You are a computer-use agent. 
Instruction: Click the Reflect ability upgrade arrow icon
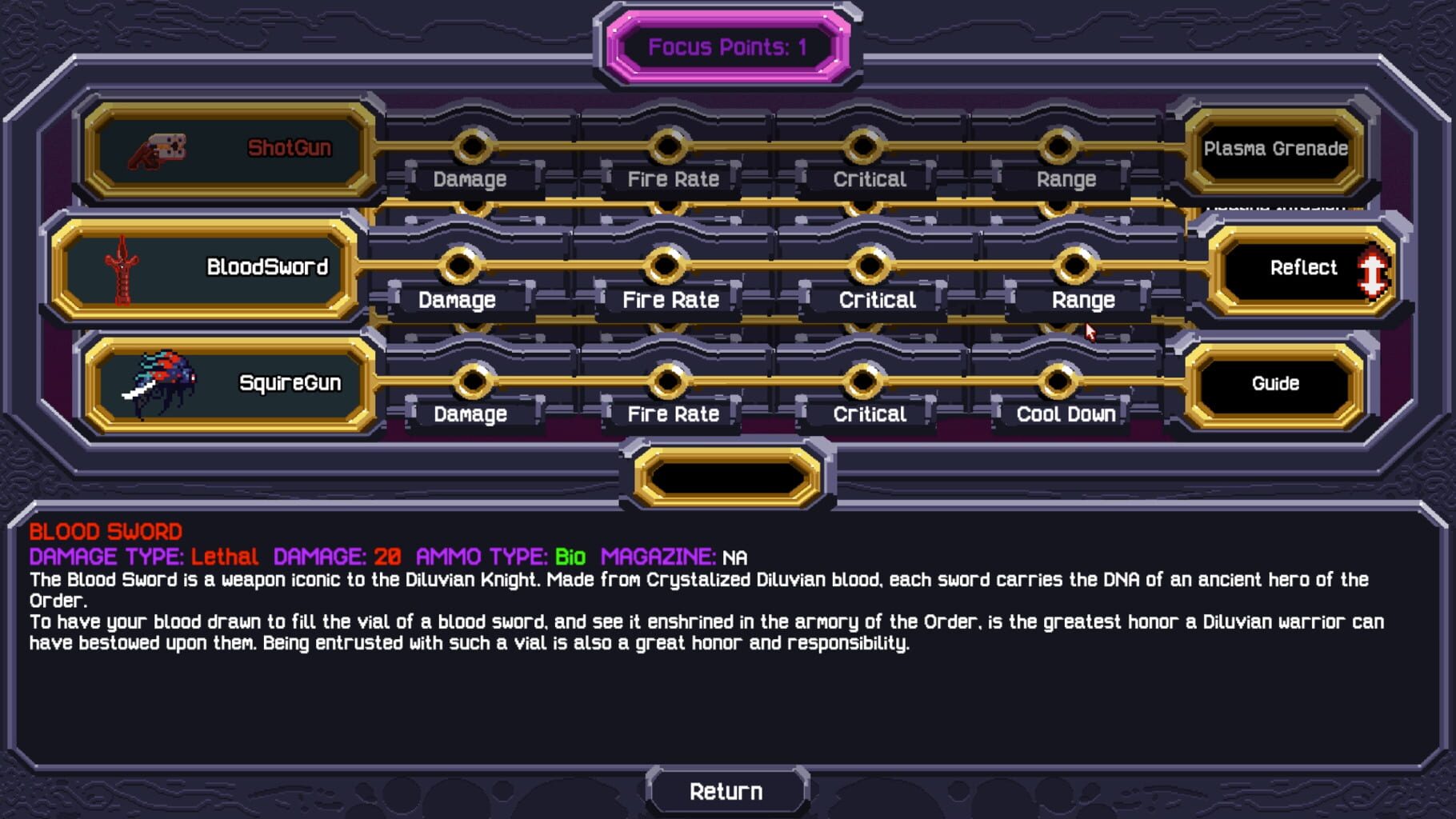(x=1374, y=269)
